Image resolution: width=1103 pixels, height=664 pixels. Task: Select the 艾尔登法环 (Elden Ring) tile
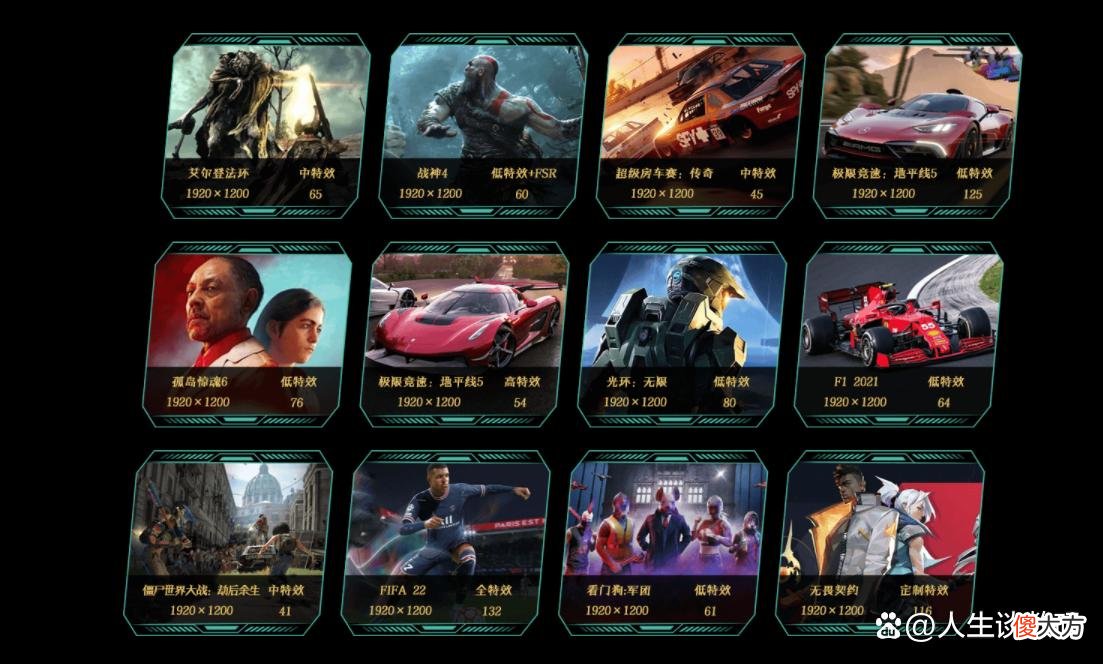(x=266, y=125)
